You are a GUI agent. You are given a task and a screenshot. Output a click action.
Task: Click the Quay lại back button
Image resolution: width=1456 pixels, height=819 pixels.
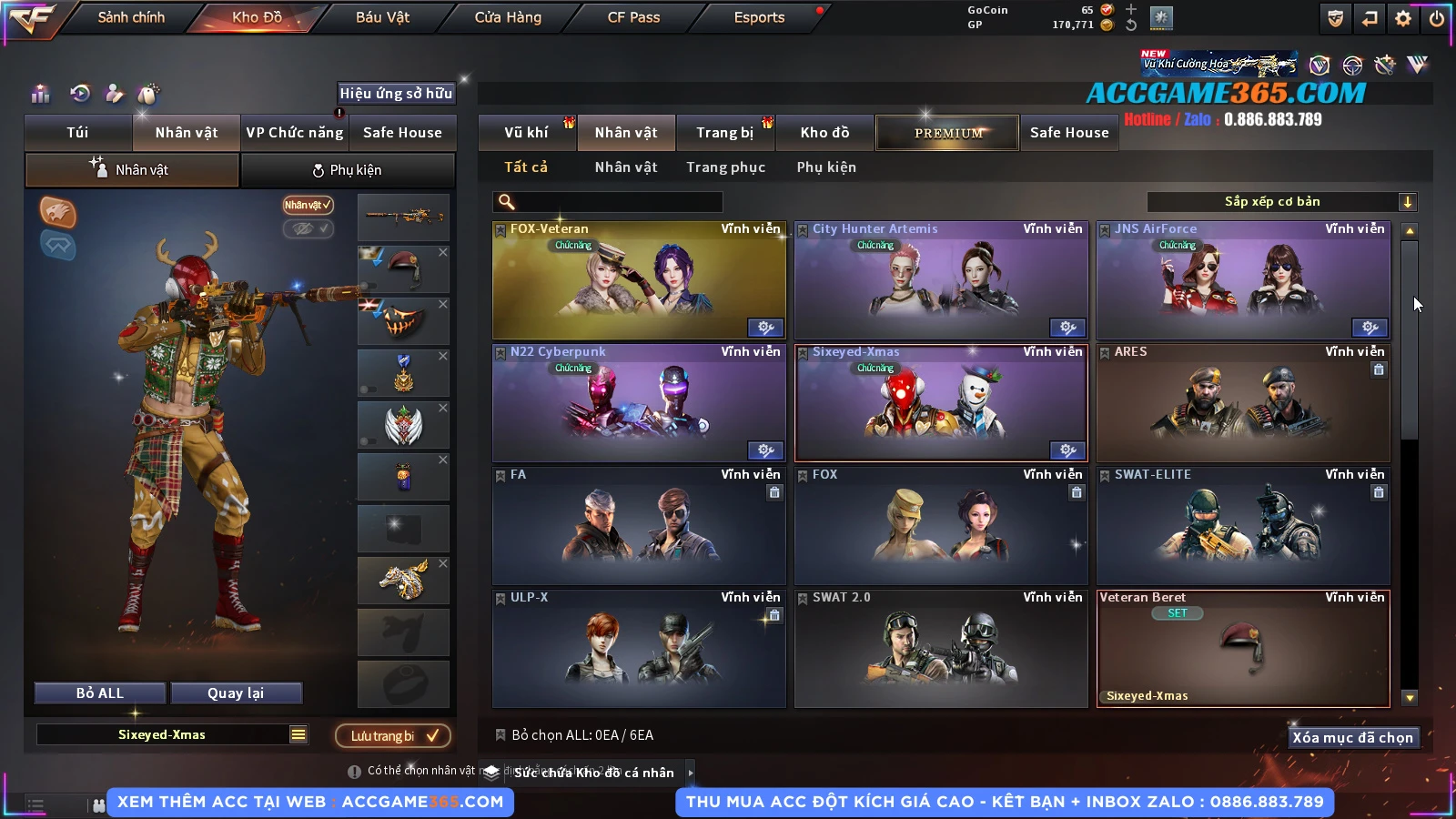[x=236, y=693]
